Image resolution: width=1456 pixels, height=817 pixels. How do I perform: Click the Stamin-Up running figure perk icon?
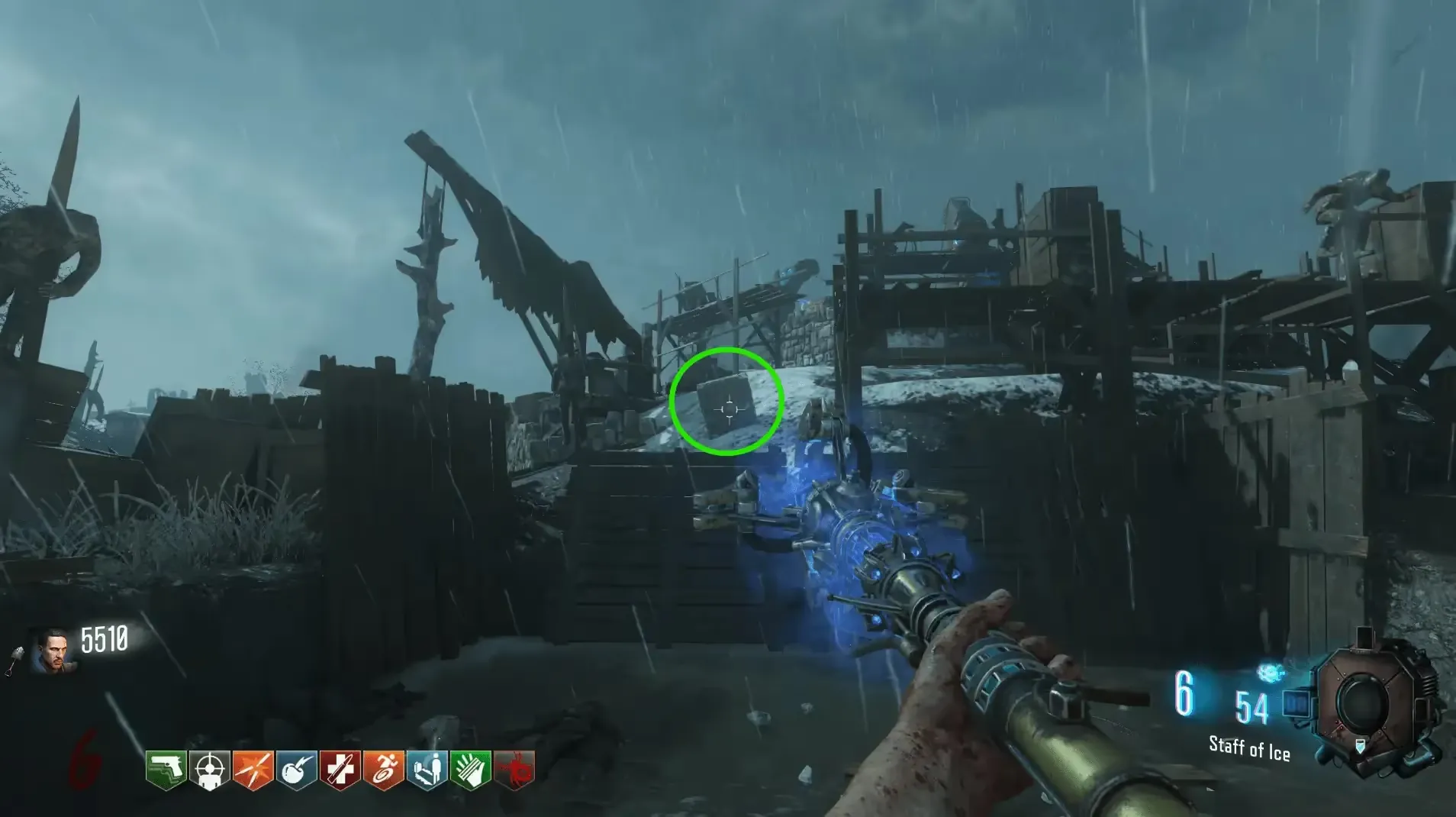pyautogui.click(x=383, y=770)
